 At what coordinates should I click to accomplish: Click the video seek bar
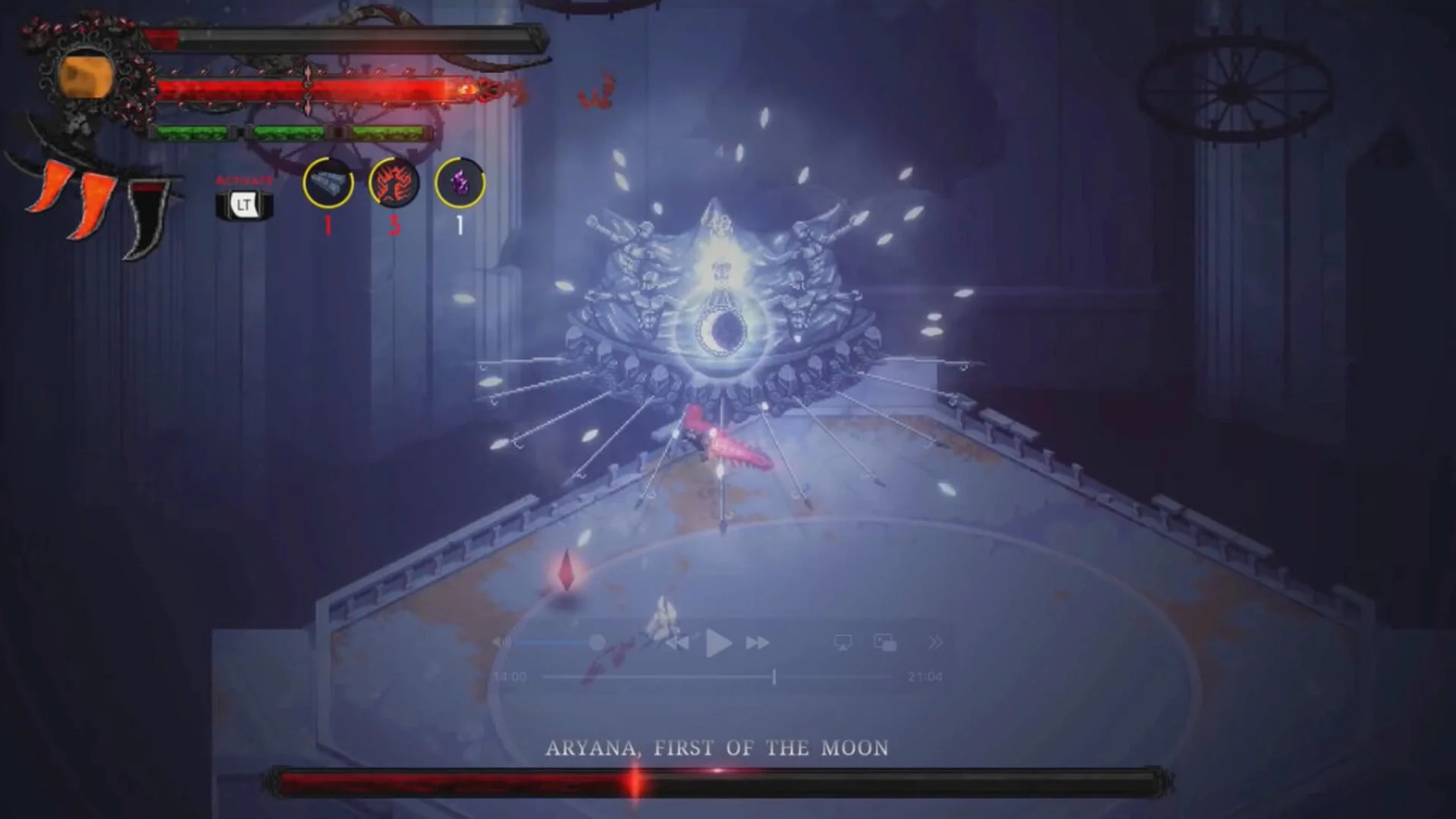682,675
